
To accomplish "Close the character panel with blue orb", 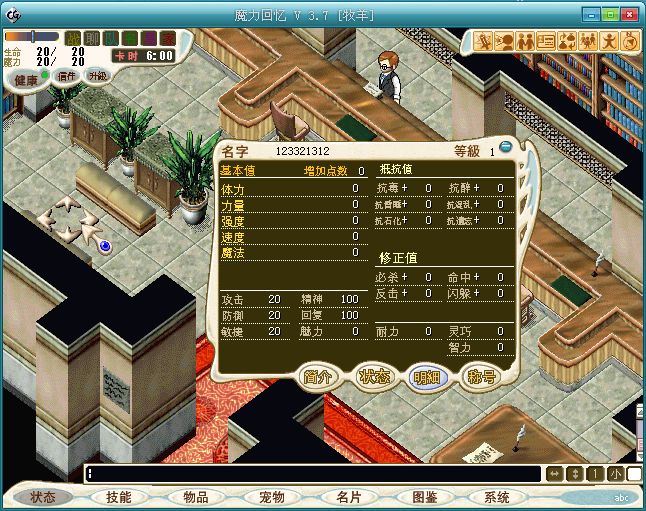I will point(506,147).
